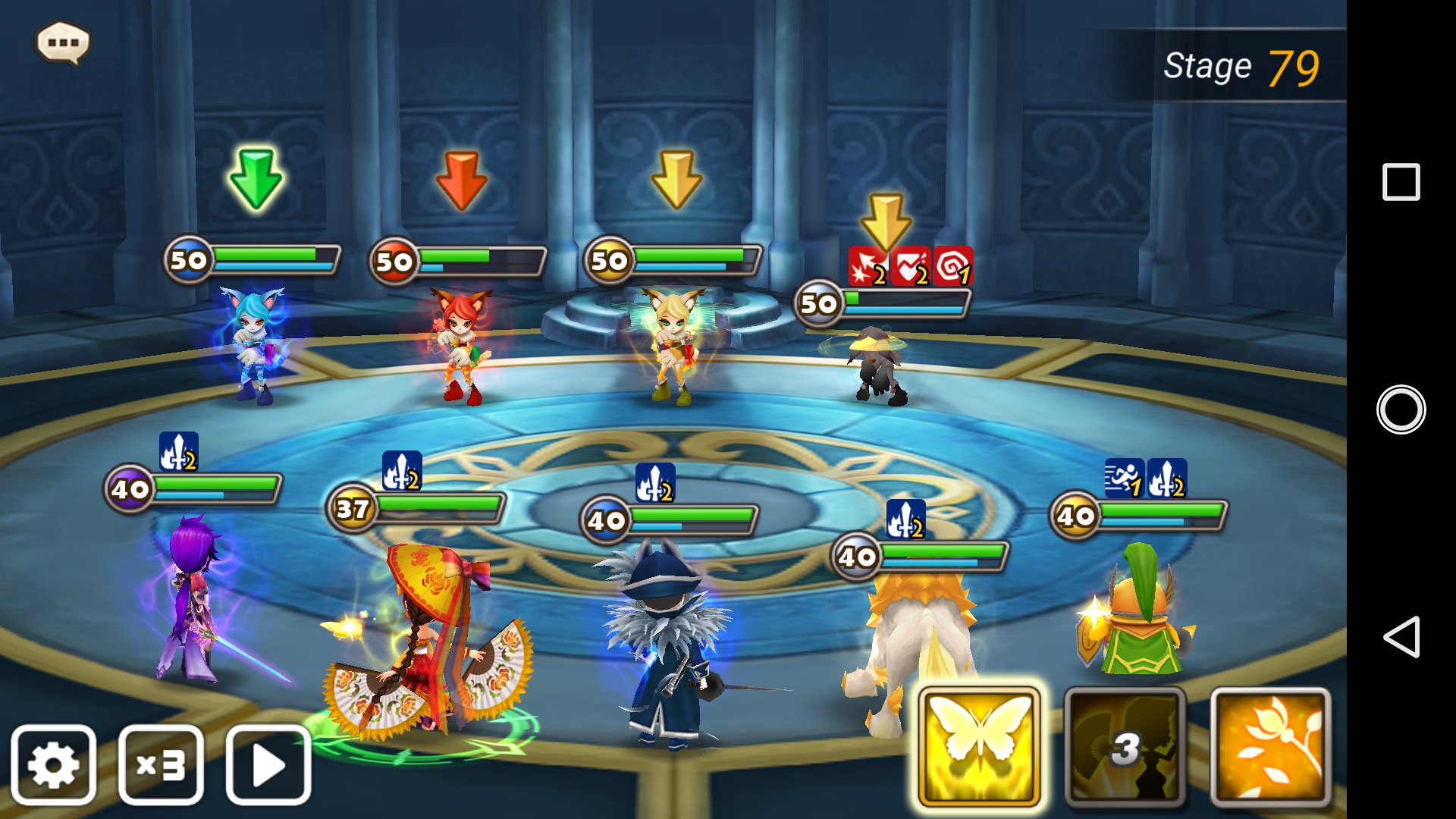
Task: Target the enemy under the green arrow
Action: point(253,345)
